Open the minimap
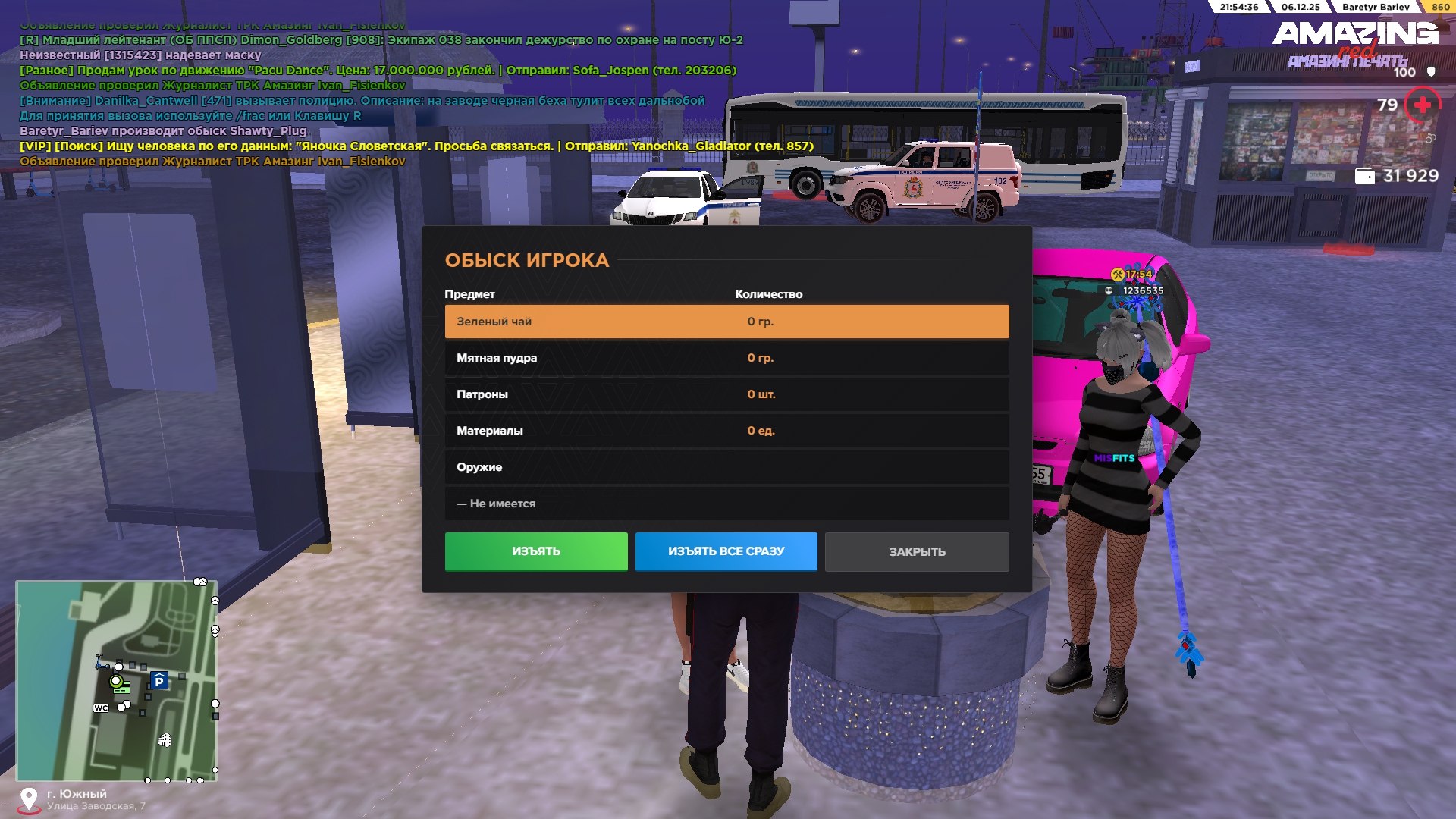1456x819 pixels. tap(117, 681)
